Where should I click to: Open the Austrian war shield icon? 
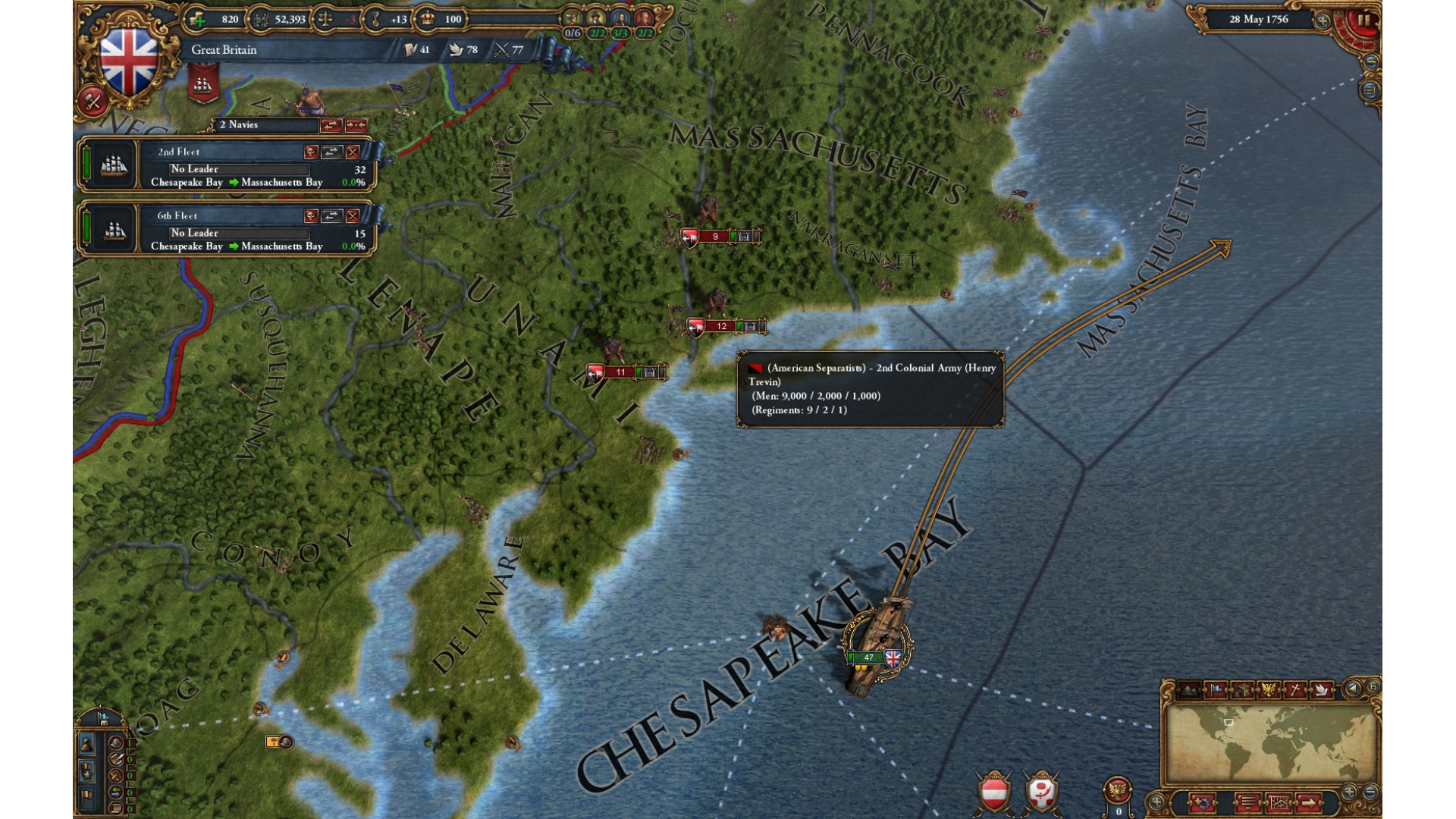pyautogui.click(x=994, y=793)
